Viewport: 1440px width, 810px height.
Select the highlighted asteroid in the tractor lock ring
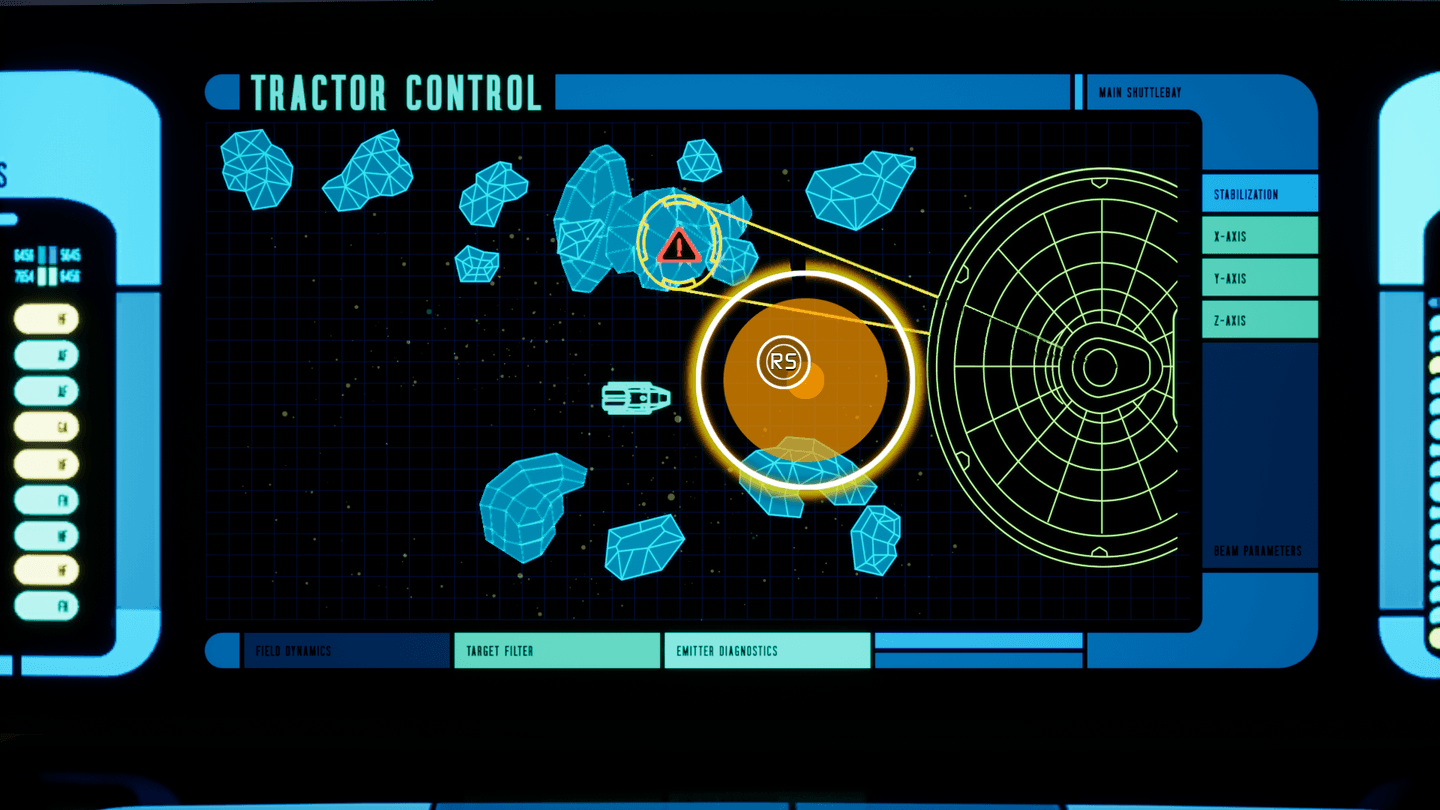(679, 245)
